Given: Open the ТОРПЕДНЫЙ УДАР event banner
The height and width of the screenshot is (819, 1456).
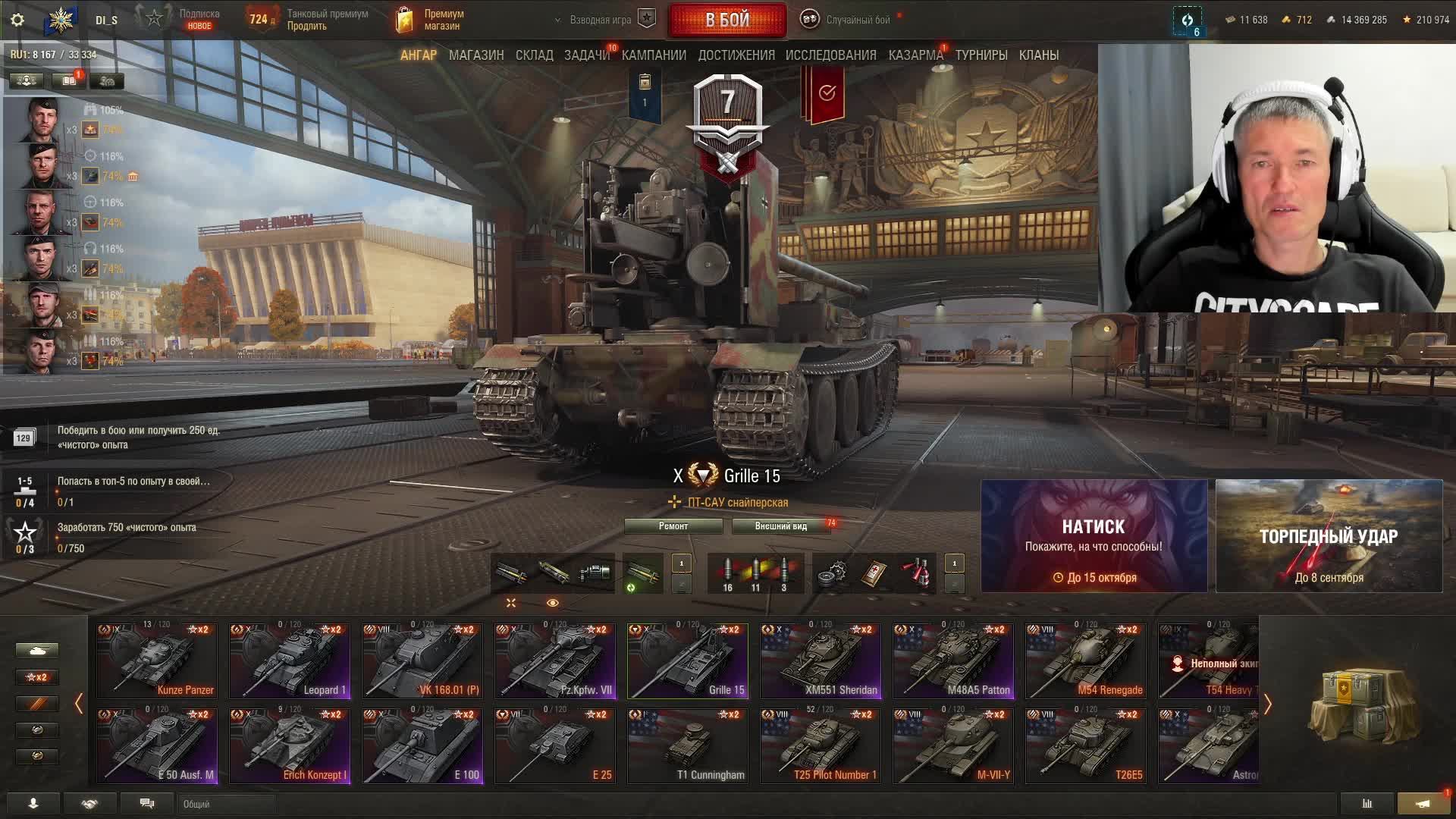Looking at the screenshot, I should click(x=1329, y=536).
